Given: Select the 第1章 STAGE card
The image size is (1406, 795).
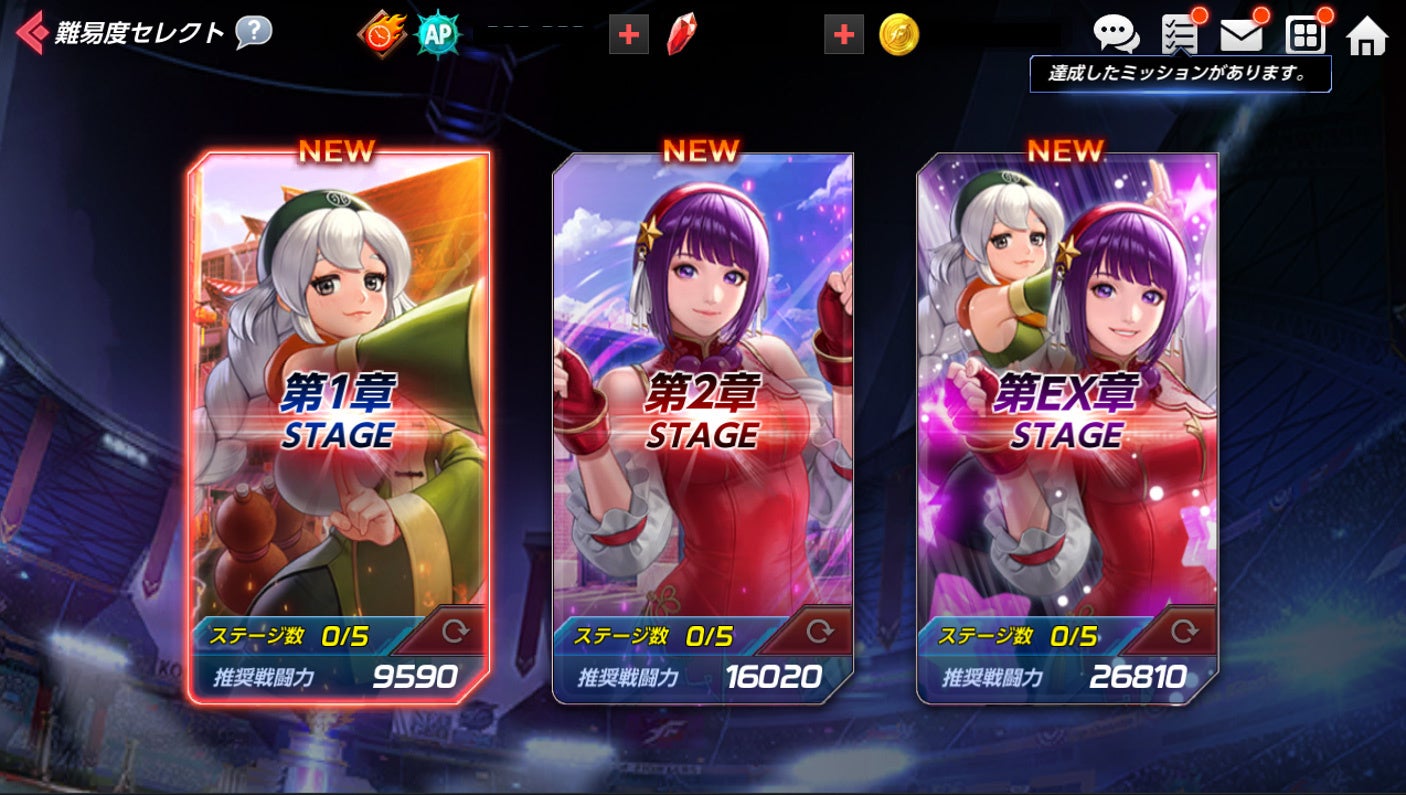Looking at the screenshot, I should pos(339,400).
